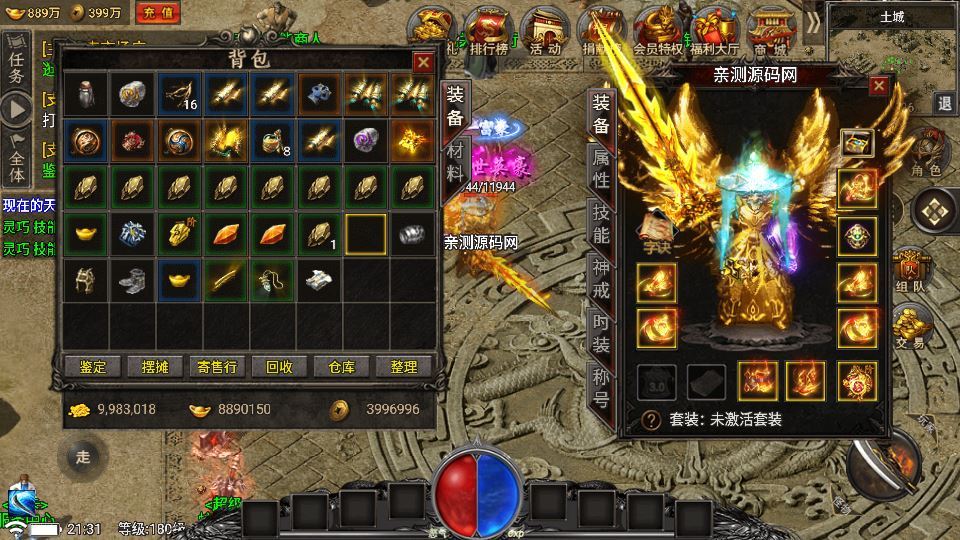The width and height of the screenshot is (960, 540).
Task: Toggle the 走 walk button
Action: 84,458
